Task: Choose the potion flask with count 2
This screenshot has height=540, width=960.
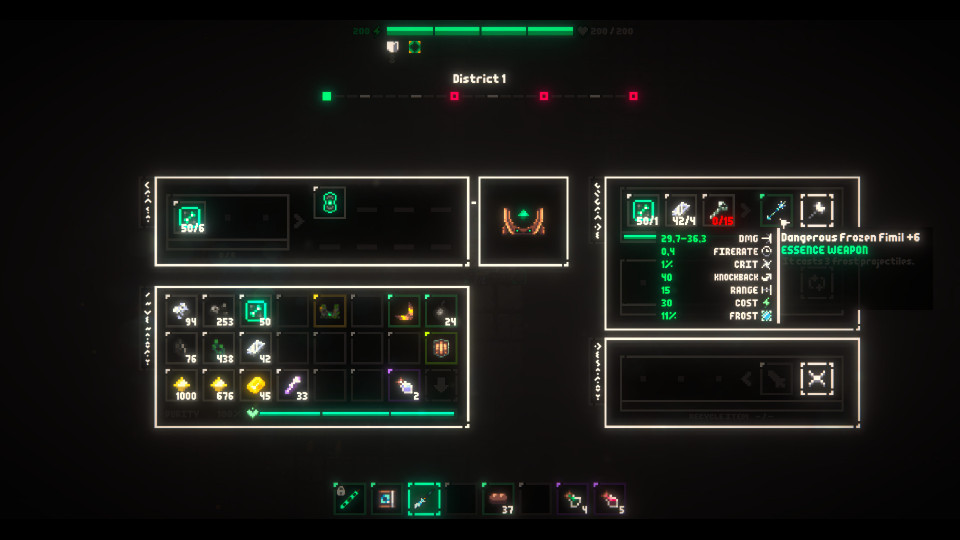Action: (405, 385)
